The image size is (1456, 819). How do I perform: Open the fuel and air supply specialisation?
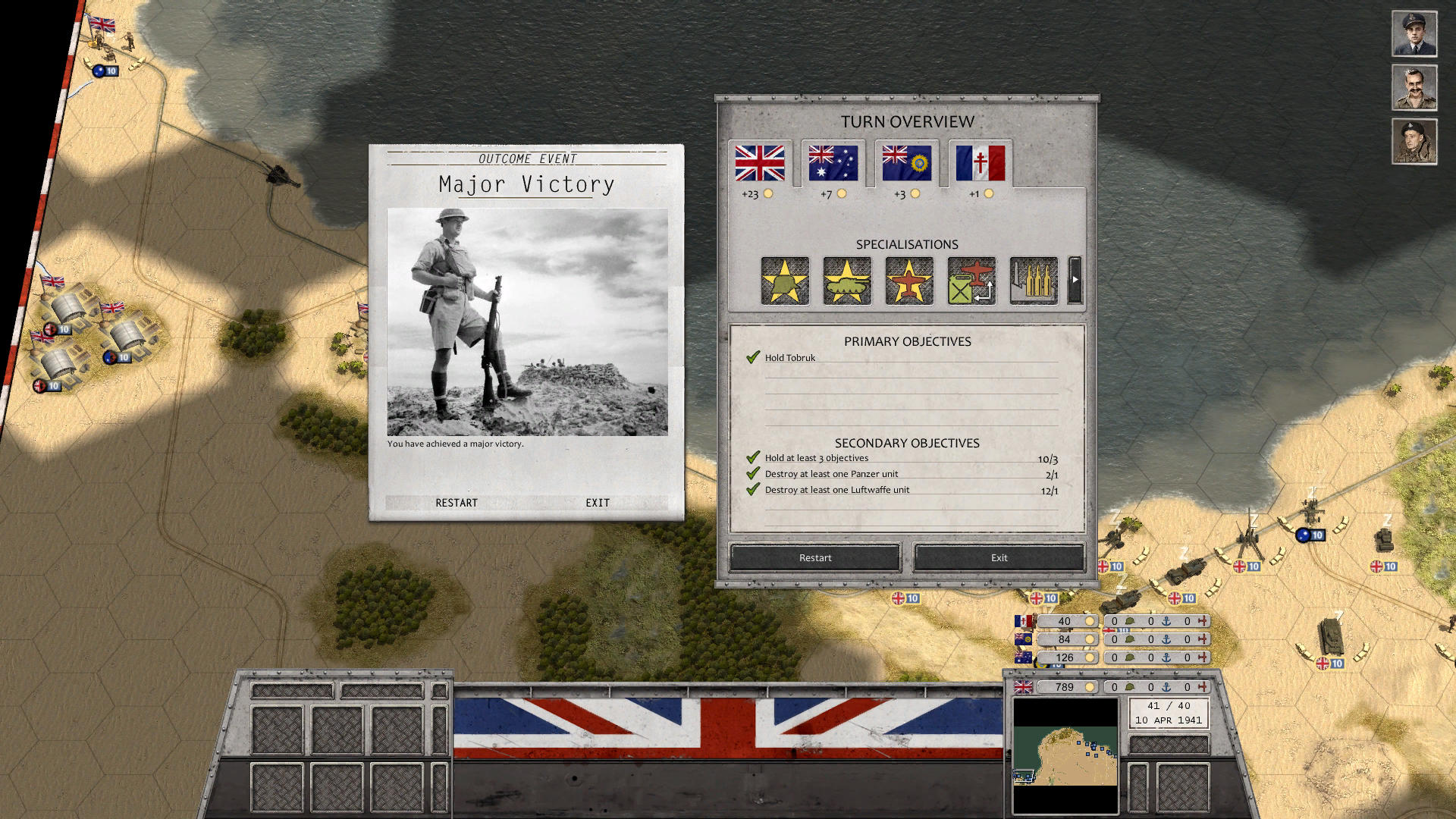pyautogui.click(x=971, y=281)
